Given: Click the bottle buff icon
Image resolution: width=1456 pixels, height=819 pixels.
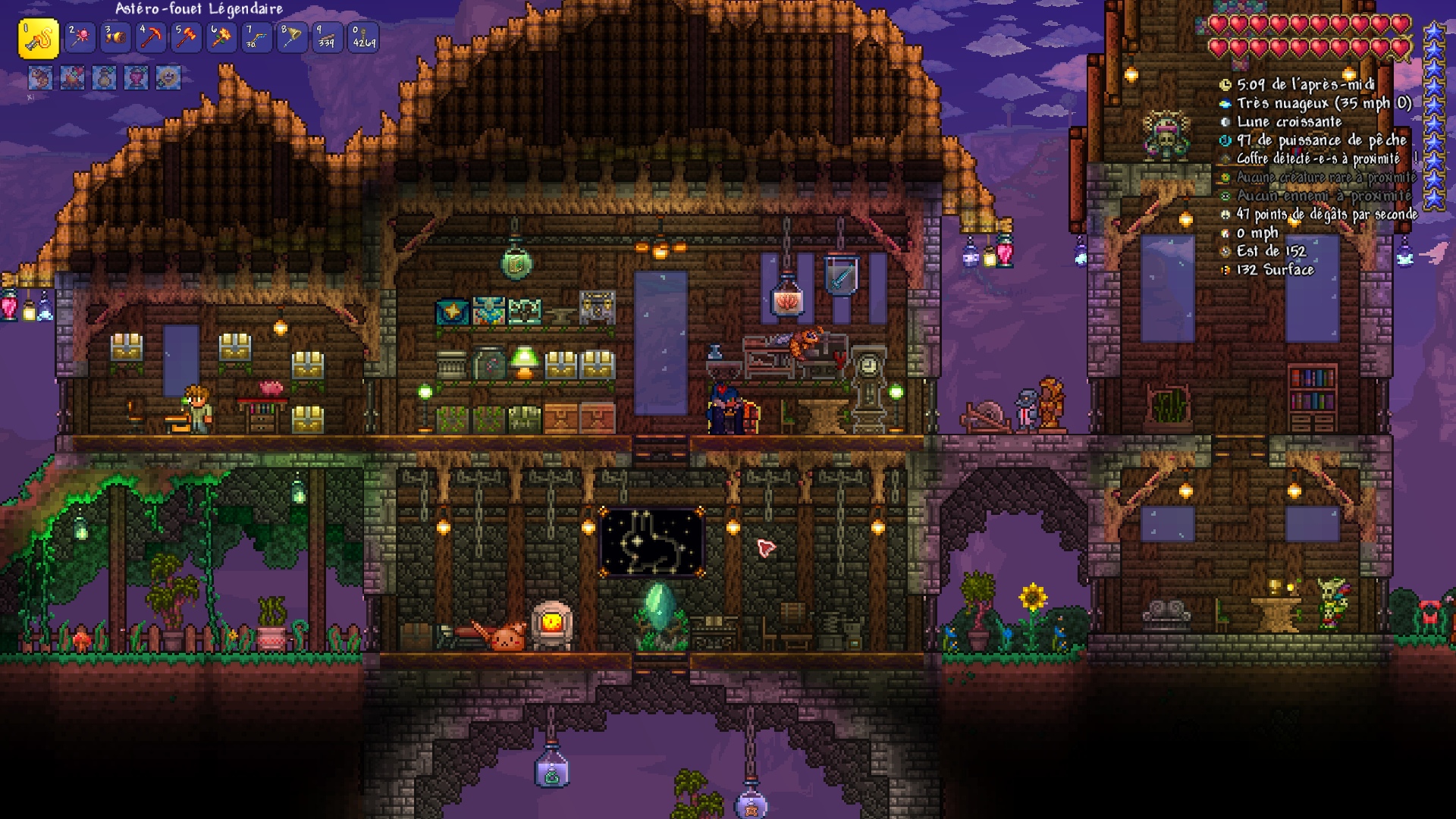Looking at the screenshot, I should [x=105, y=77].
